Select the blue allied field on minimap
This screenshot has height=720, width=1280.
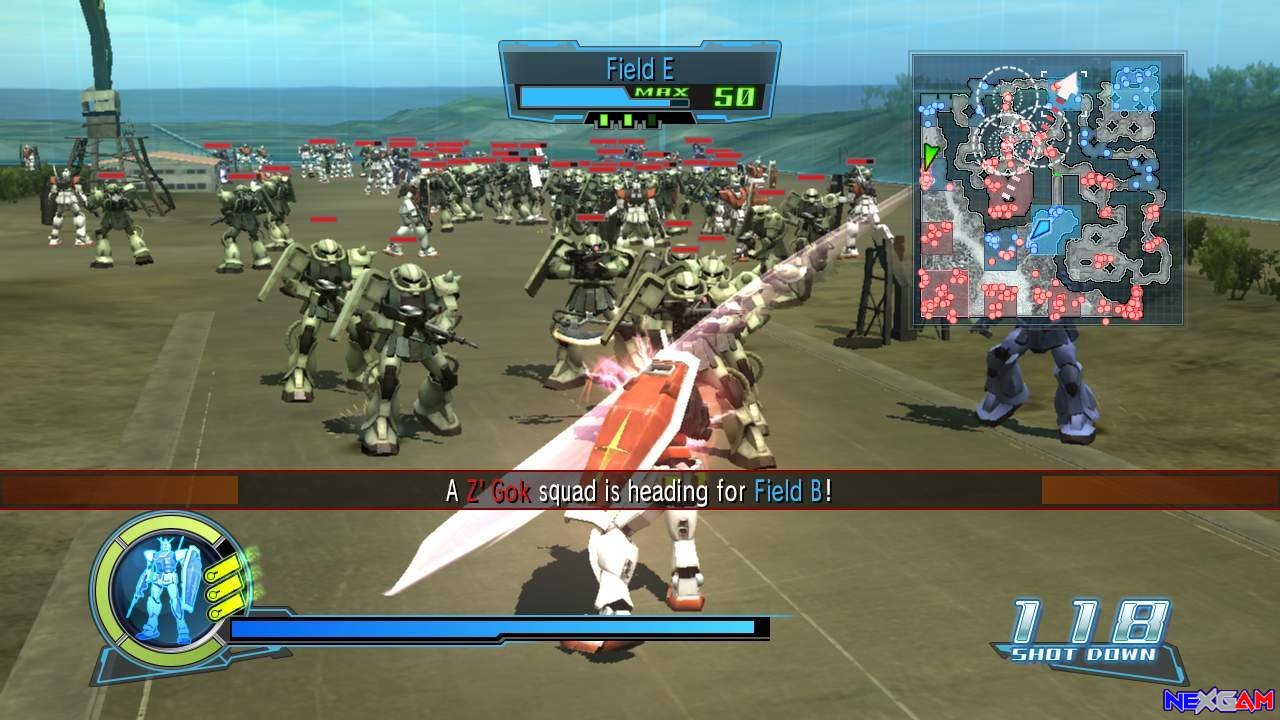click(x=1051, y=229)
